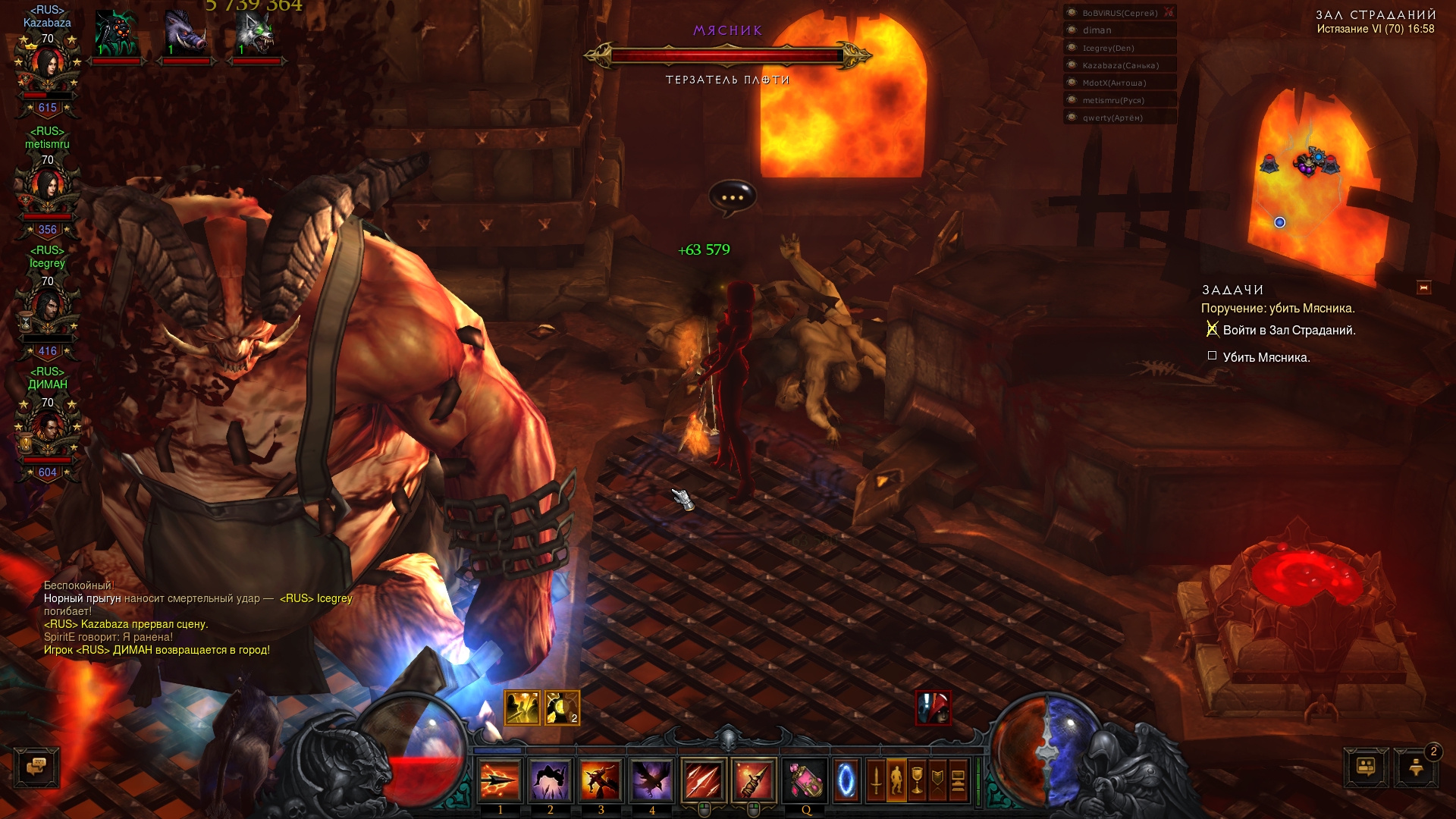Use the Vault leap skill in slot 2

pyautogui.click(x=551, y=780)
